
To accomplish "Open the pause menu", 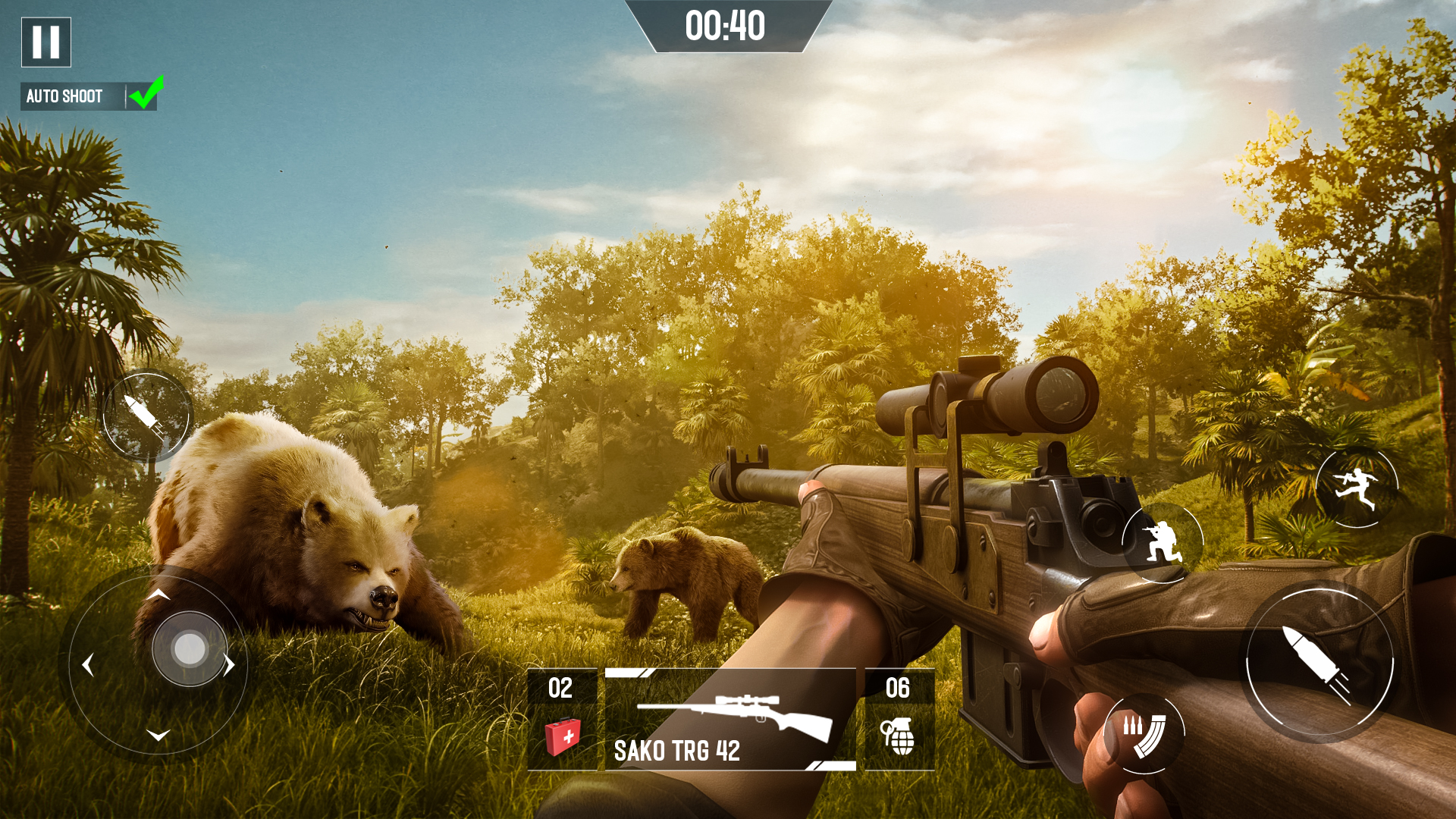I will tap(45, 43).
